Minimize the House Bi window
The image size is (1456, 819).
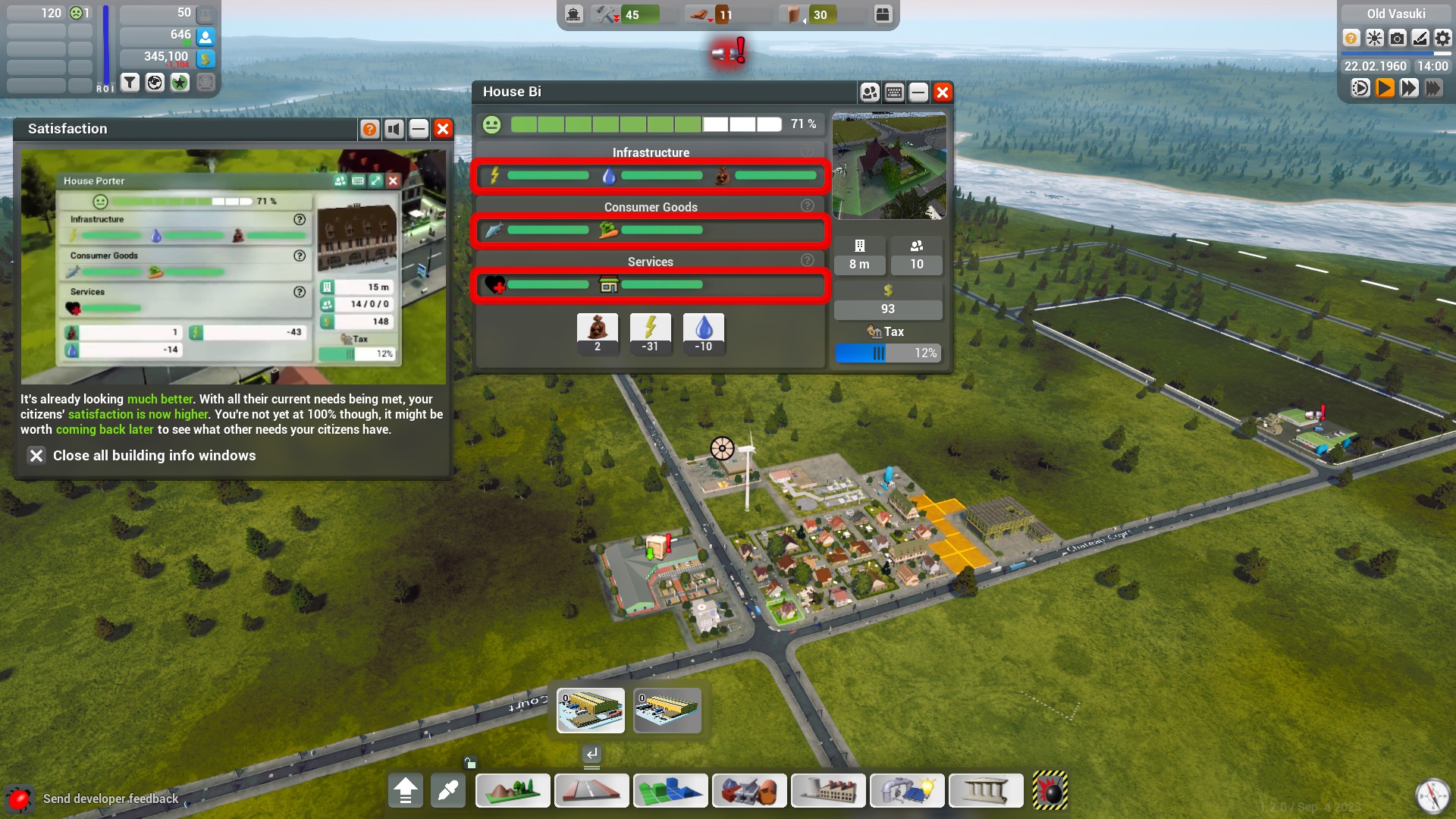[918, 93]
